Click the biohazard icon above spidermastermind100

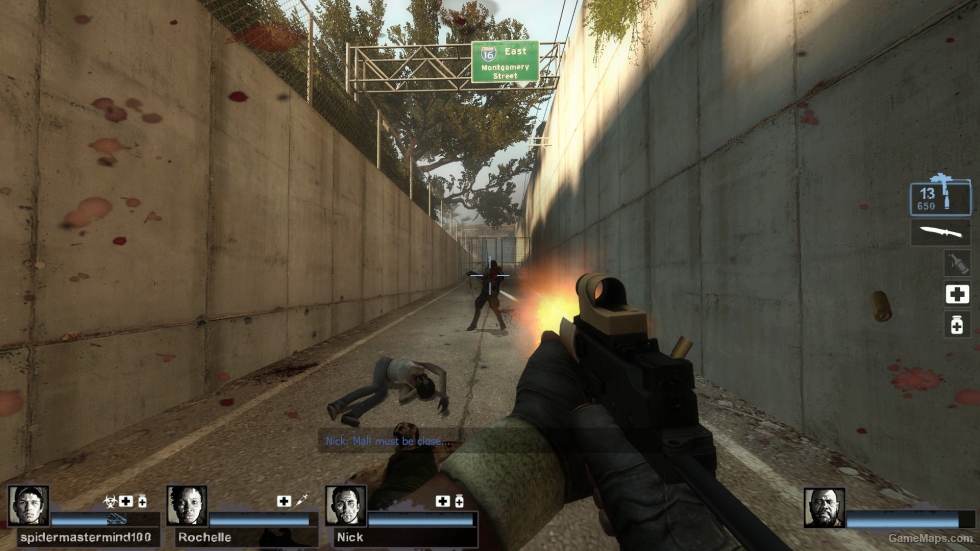110,500
